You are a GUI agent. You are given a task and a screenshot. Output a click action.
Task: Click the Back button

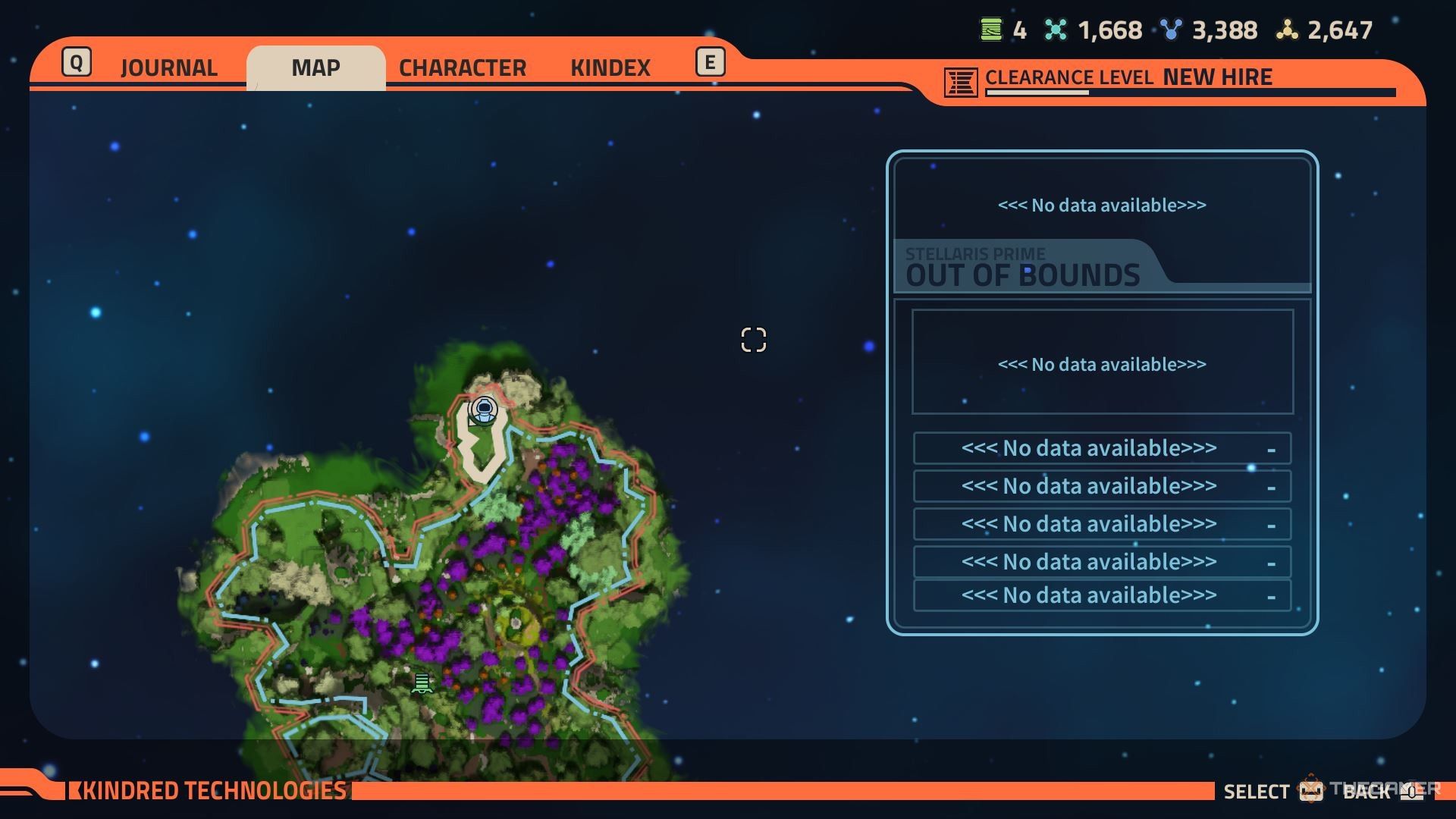(1367, 792)
